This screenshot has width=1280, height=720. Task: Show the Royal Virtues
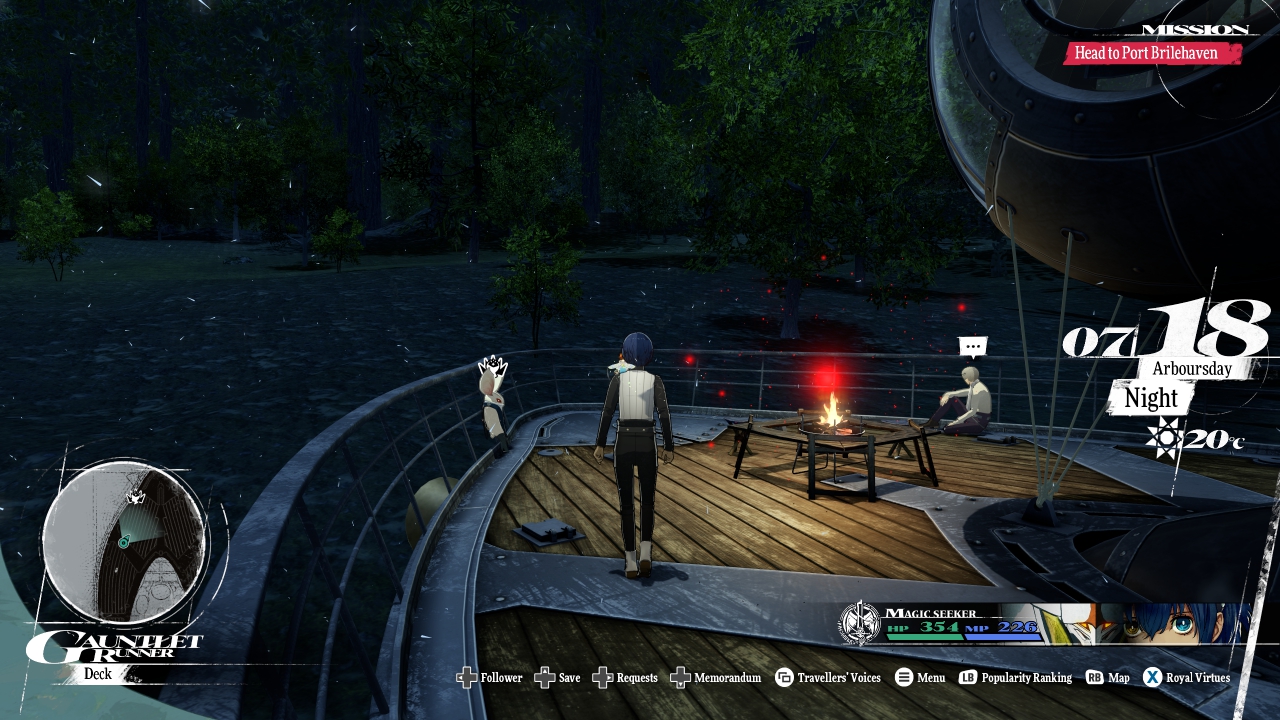pyautogui.click(x=1187, y=678)
